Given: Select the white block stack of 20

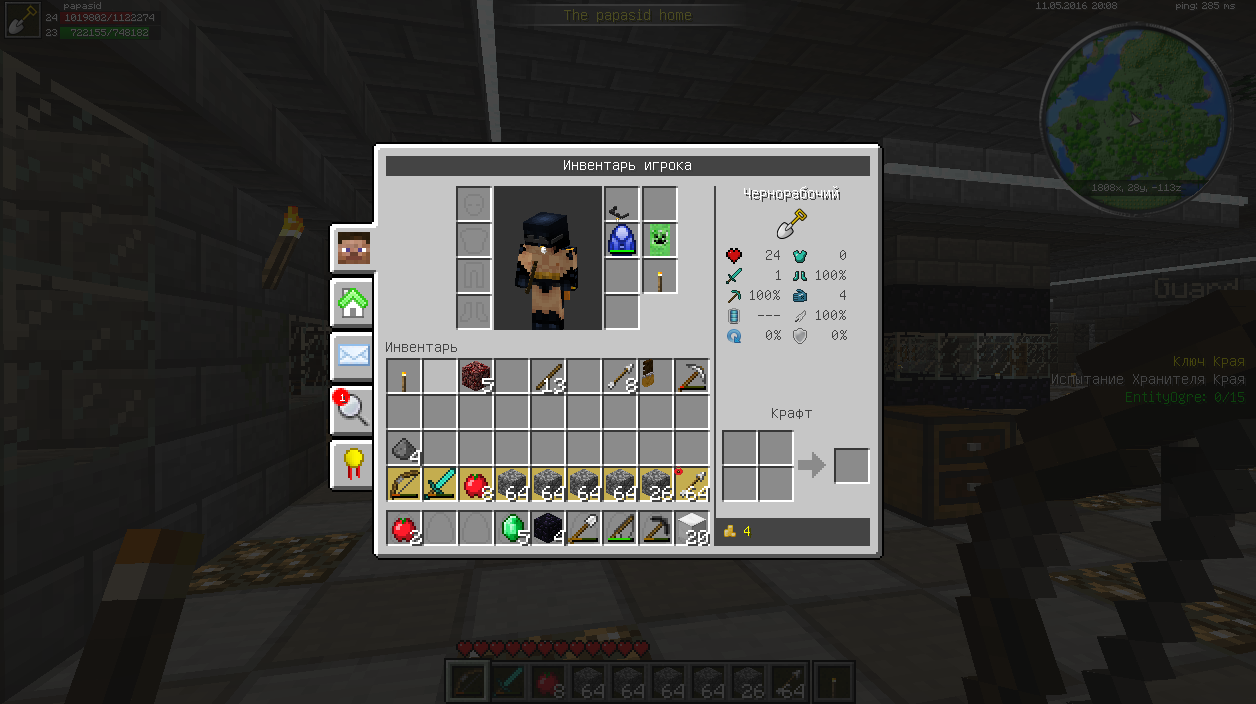Looking at the screenshot, I should pos(692,528).
